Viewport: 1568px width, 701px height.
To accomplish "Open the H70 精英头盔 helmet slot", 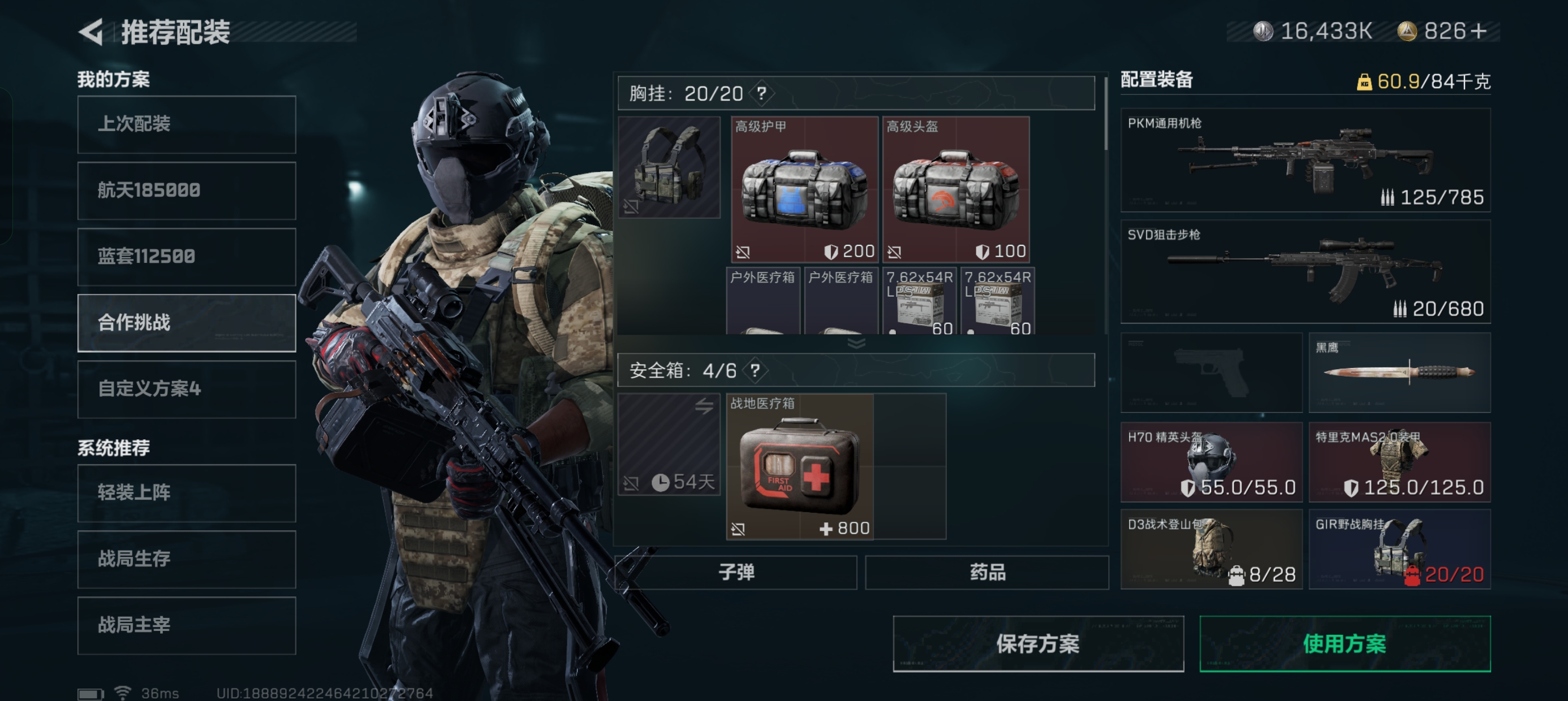I will click(x=1211, y=462).
